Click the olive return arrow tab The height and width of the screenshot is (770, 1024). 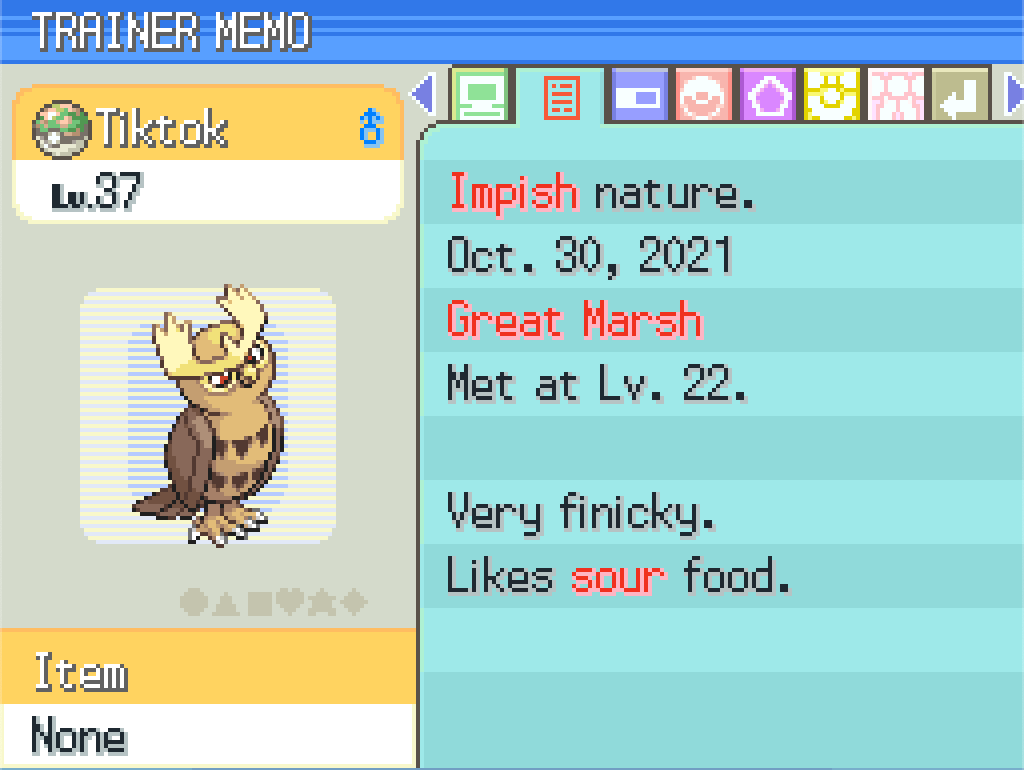coord(960,96)
